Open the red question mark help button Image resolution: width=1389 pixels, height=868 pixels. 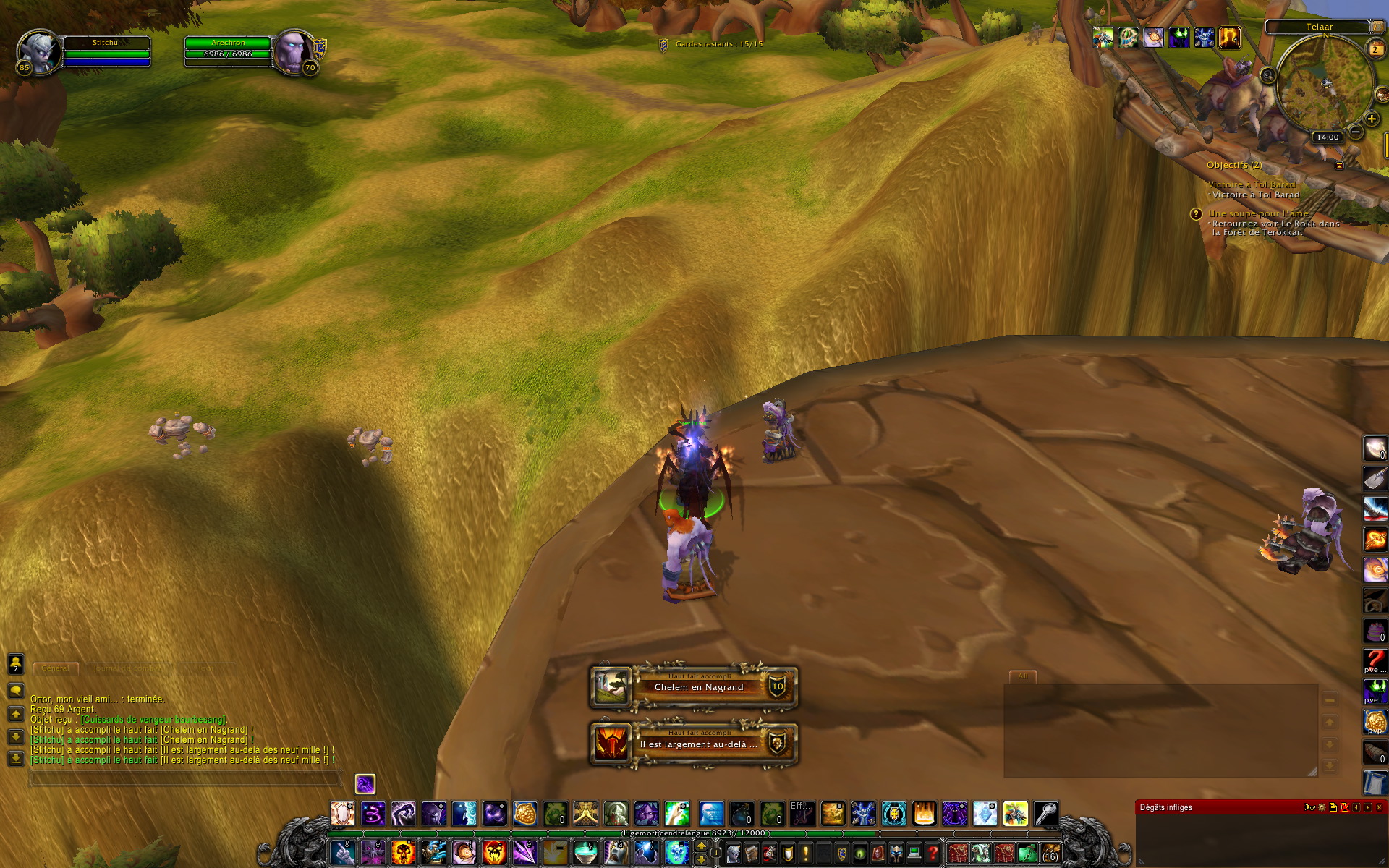[933, 854]
